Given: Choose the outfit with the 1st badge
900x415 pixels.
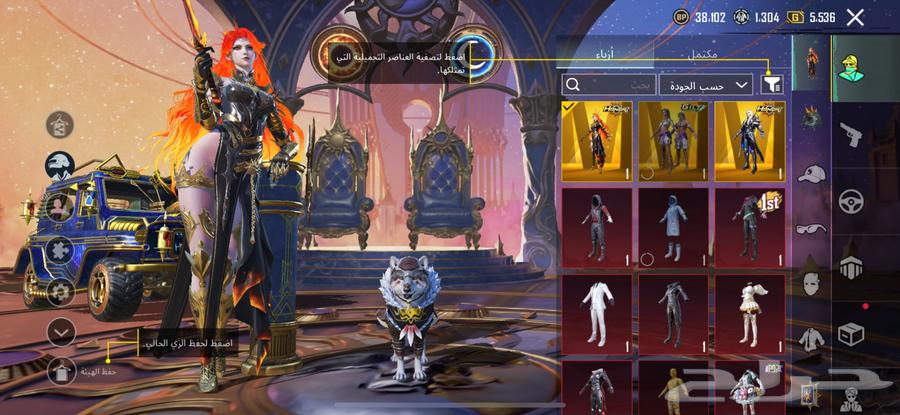Looking at the screenshot, I should tap(749, 226).
